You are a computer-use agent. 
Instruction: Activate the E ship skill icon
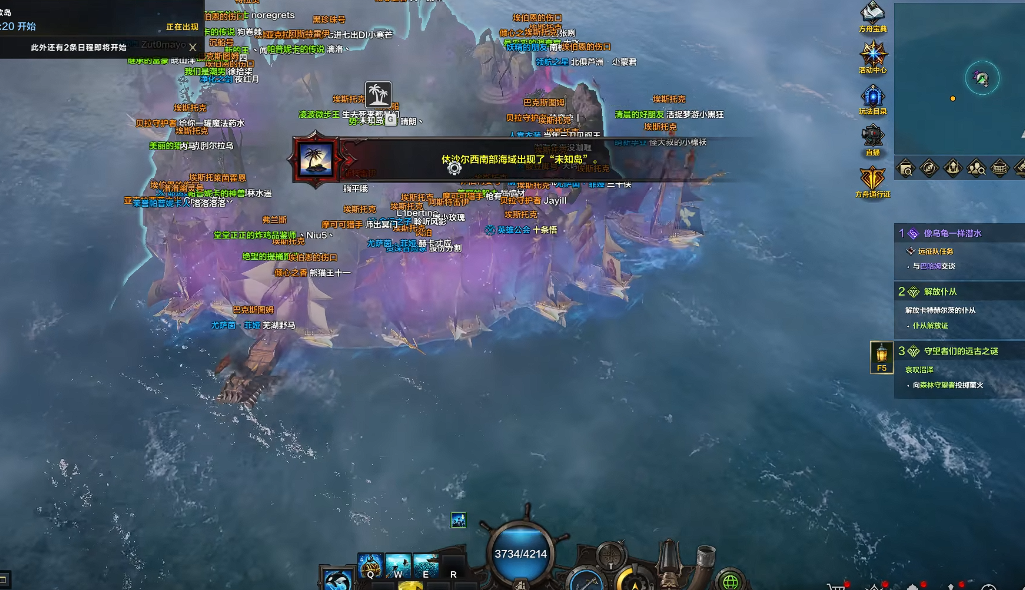(x=425, y=564)
